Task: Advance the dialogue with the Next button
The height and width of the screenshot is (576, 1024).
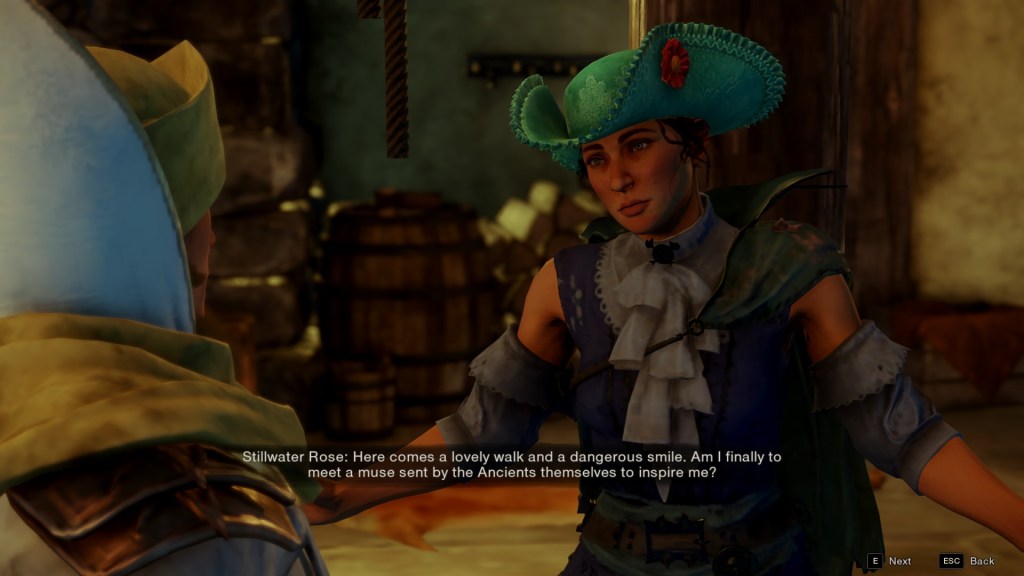Action: pos(890,561)
